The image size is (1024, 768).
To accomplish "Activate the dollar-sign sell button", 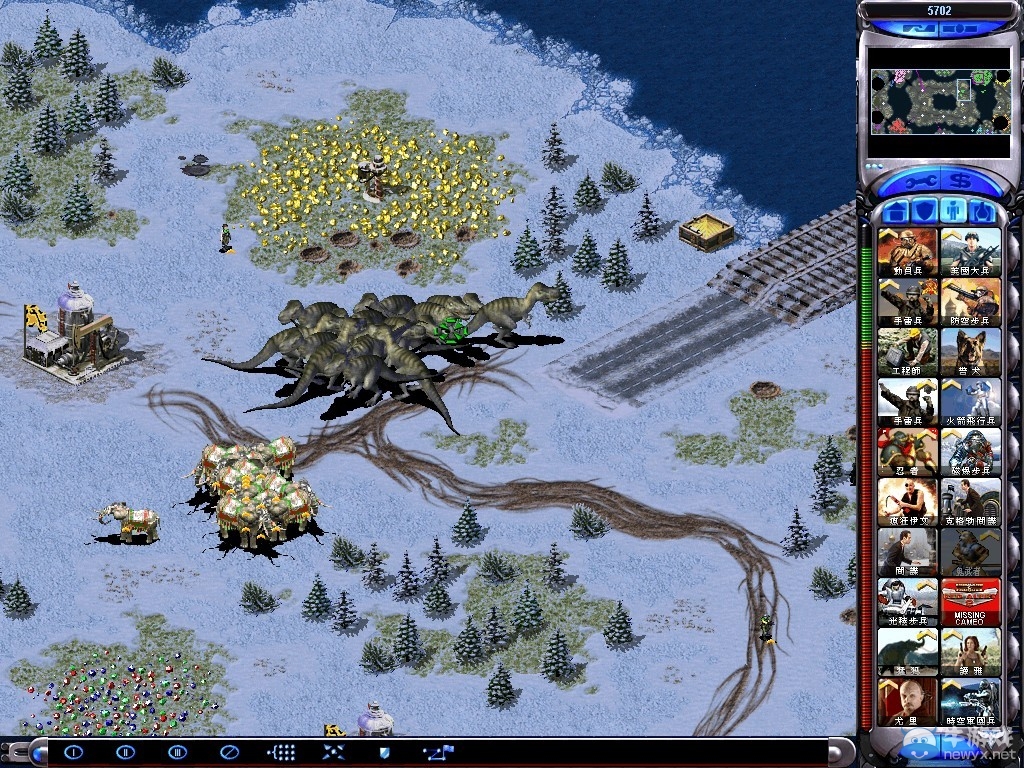I will pos(963,182).
